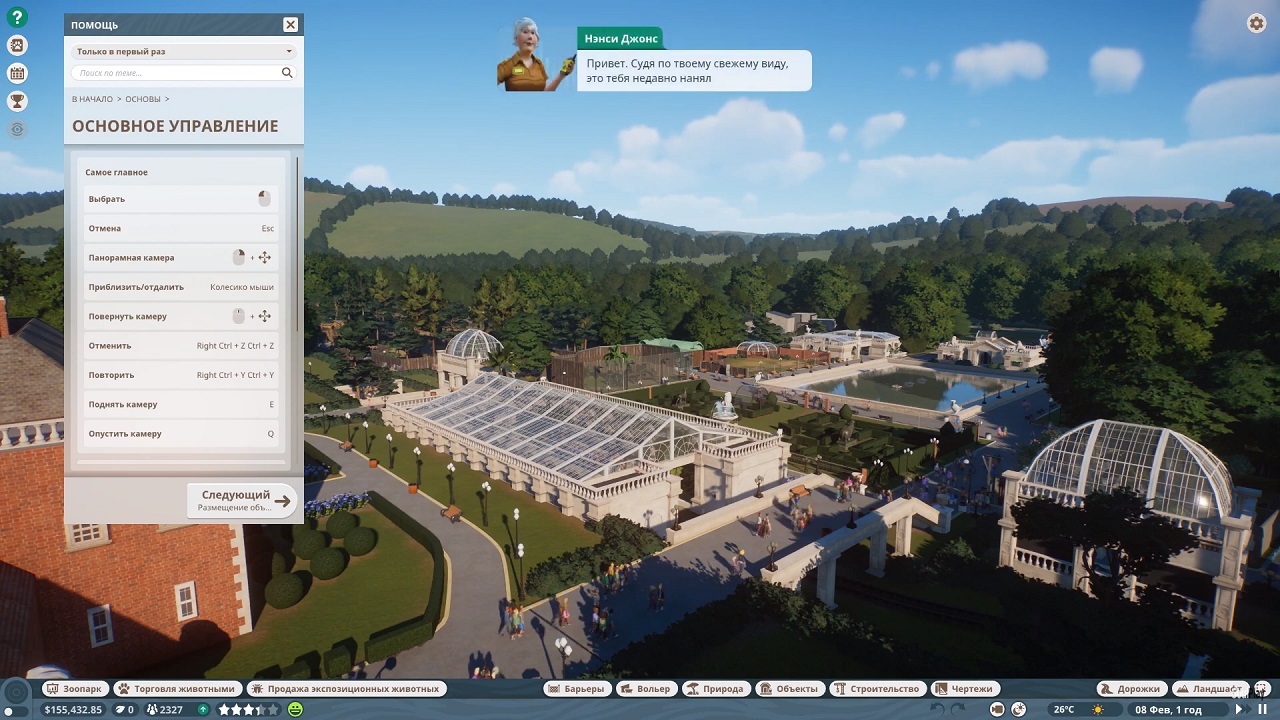Screen dimensions: 1280x720
Task: Open the paw print animal book icon
Action: point(17,45)
